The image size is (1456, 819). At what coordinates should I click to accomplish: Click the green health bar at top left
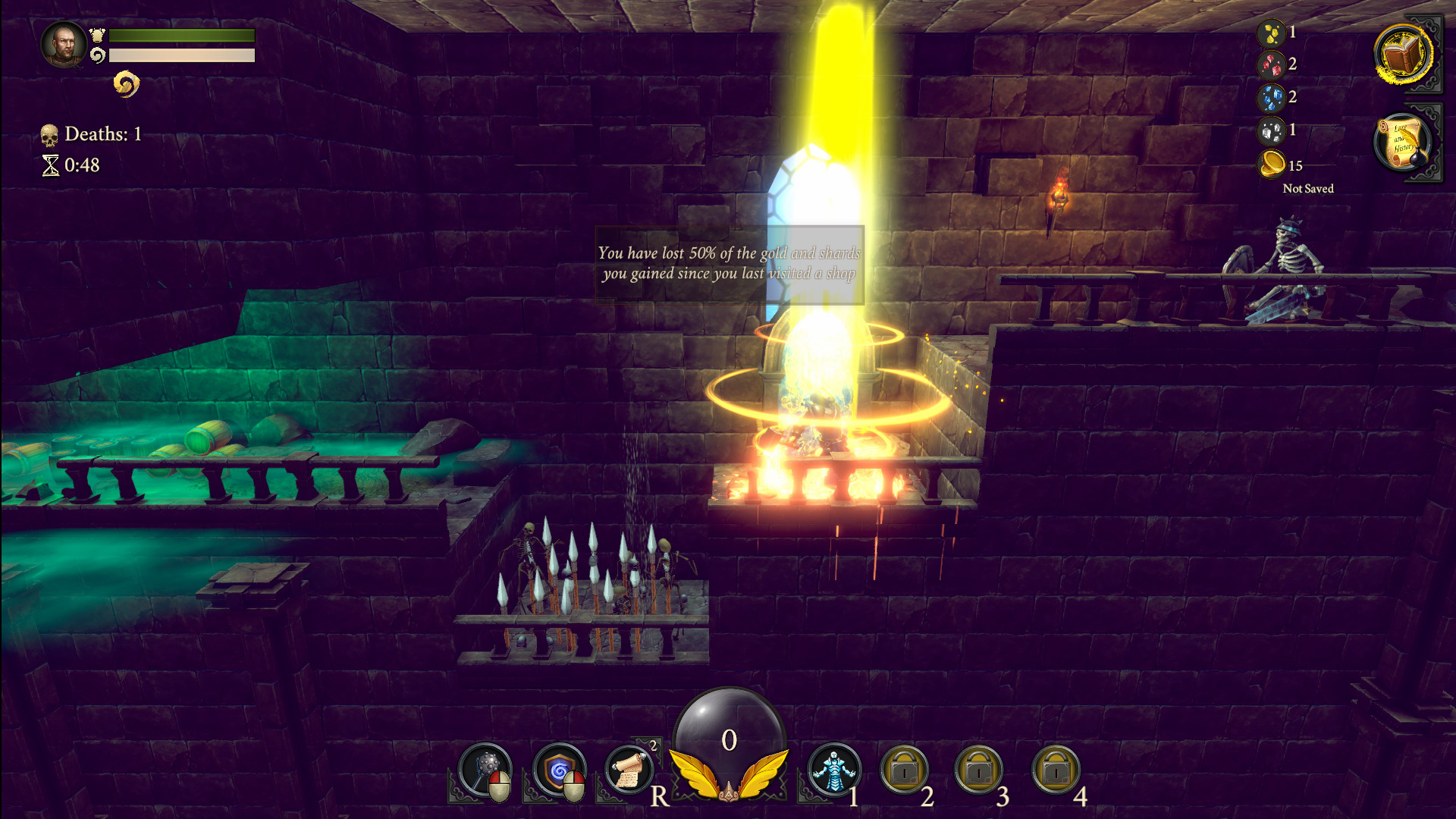point(180,35)
